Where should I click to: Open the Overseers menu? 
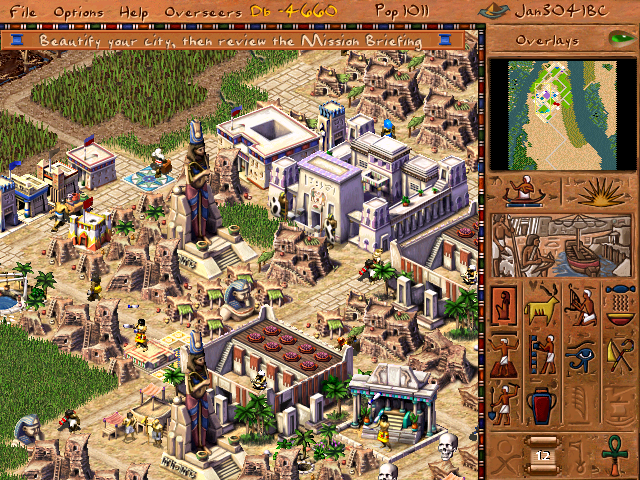click(x=189, y=11)
